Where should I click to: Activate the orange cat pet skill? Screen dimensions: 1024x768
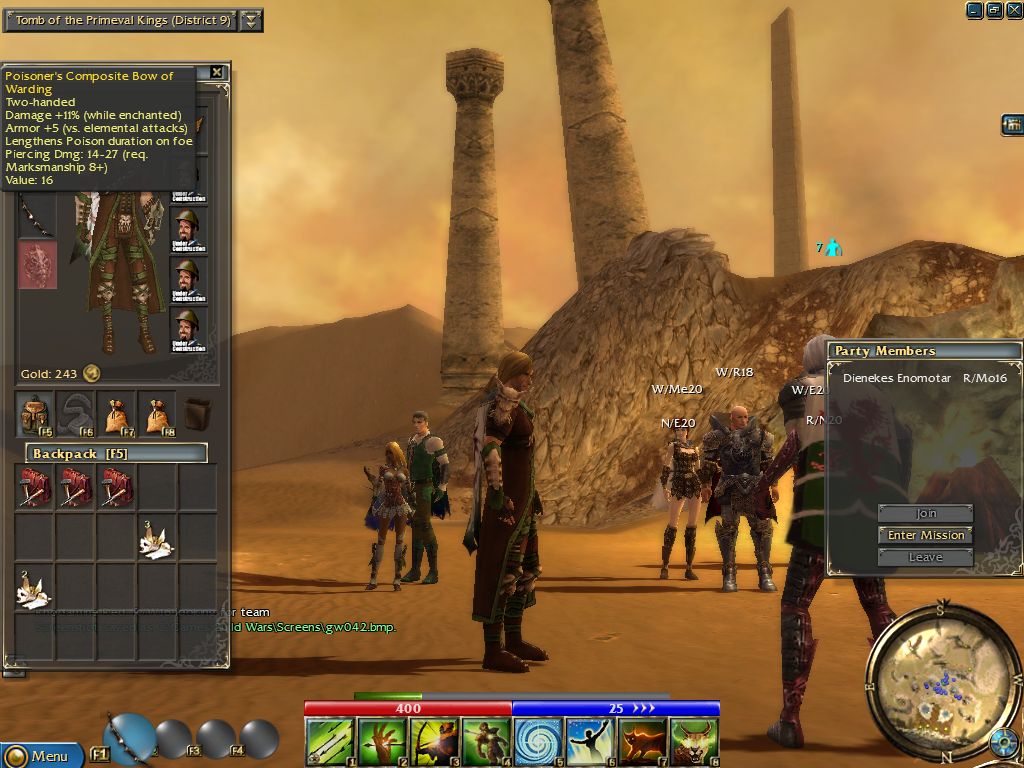(x=642, y=741)
